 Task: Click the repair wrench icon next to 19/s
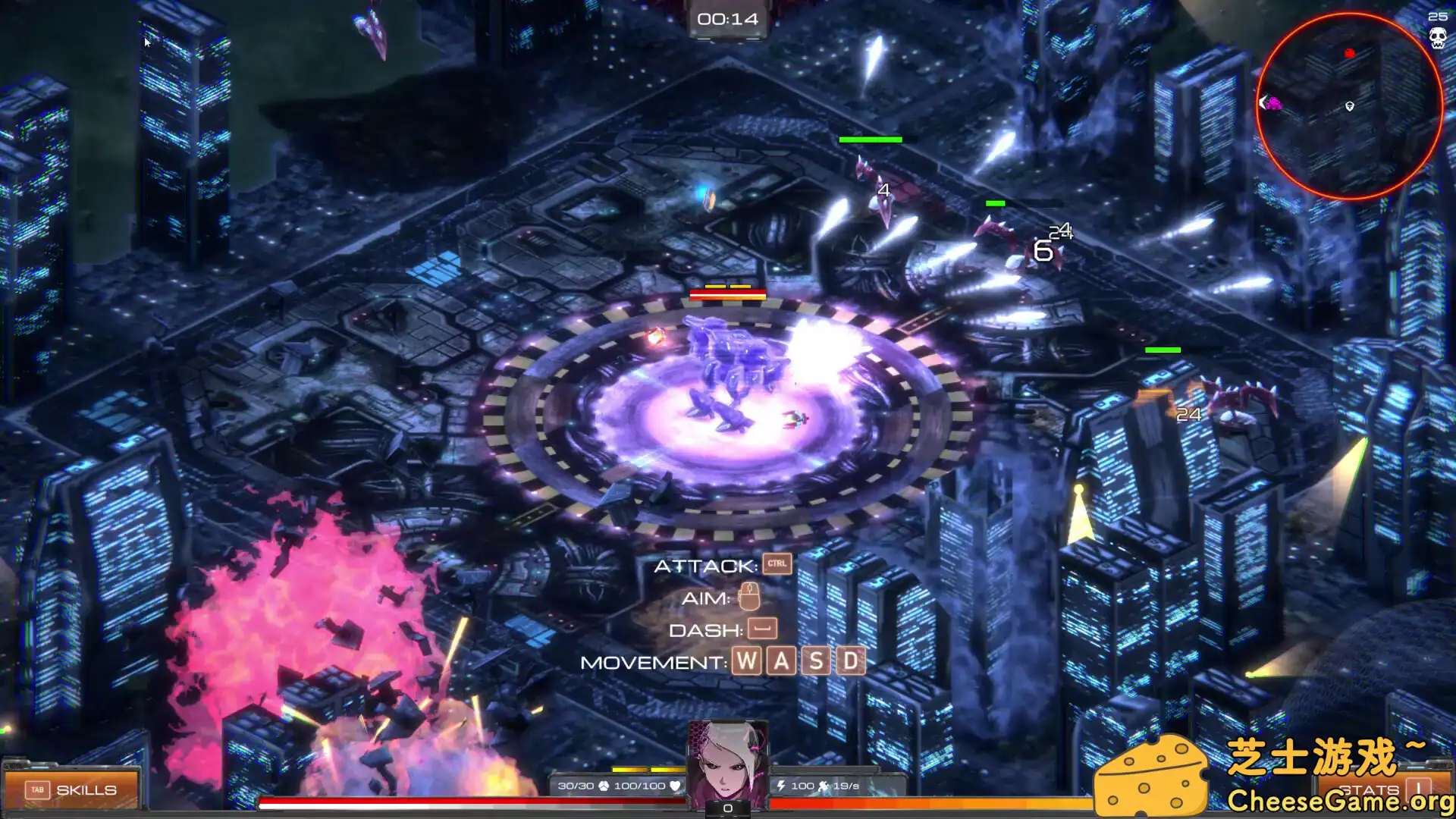coord(824,786)
